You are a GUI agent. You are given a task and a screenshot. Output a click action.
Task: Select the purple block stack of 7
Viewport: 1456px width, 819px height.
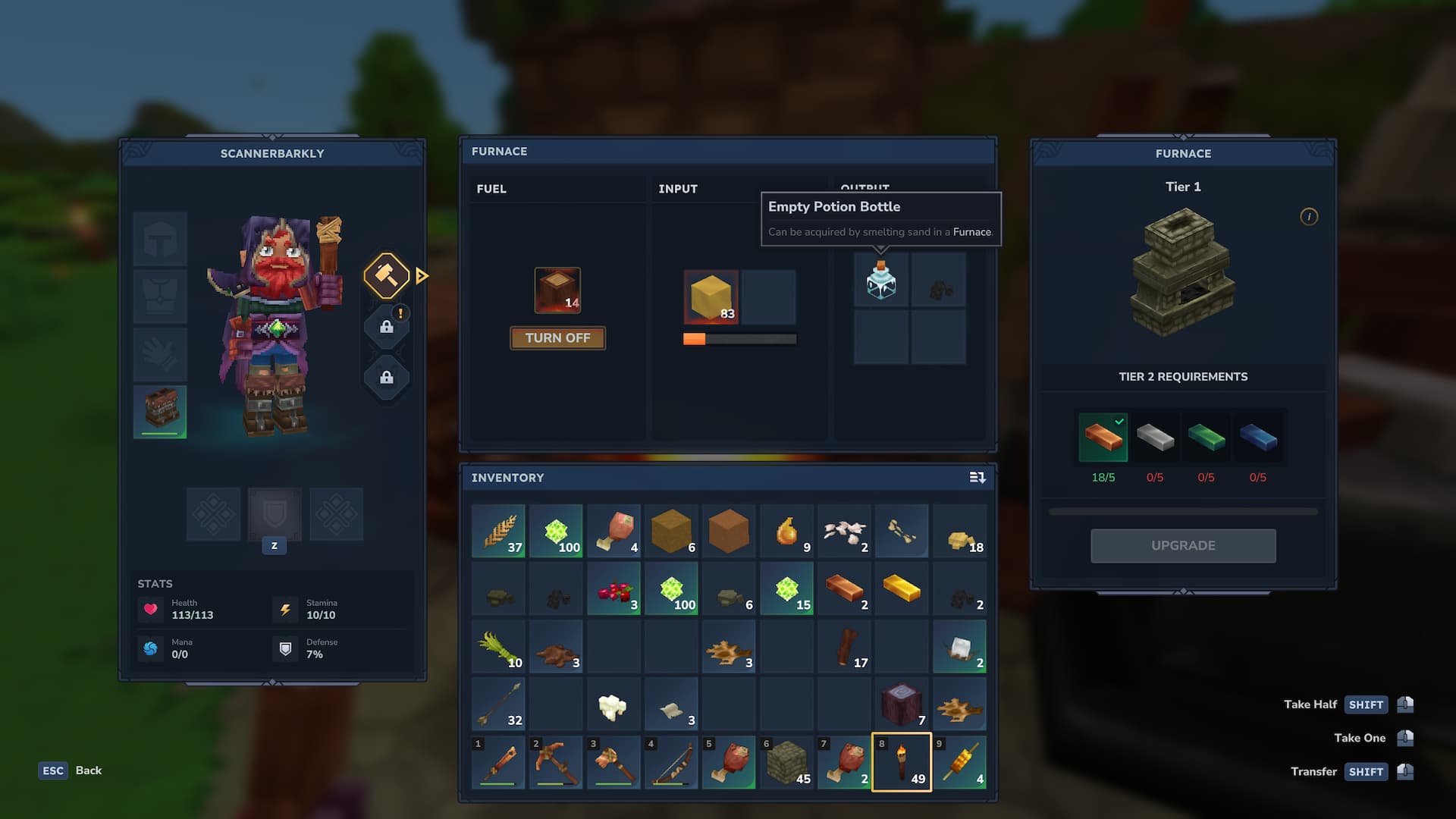(x=902, y=704)
